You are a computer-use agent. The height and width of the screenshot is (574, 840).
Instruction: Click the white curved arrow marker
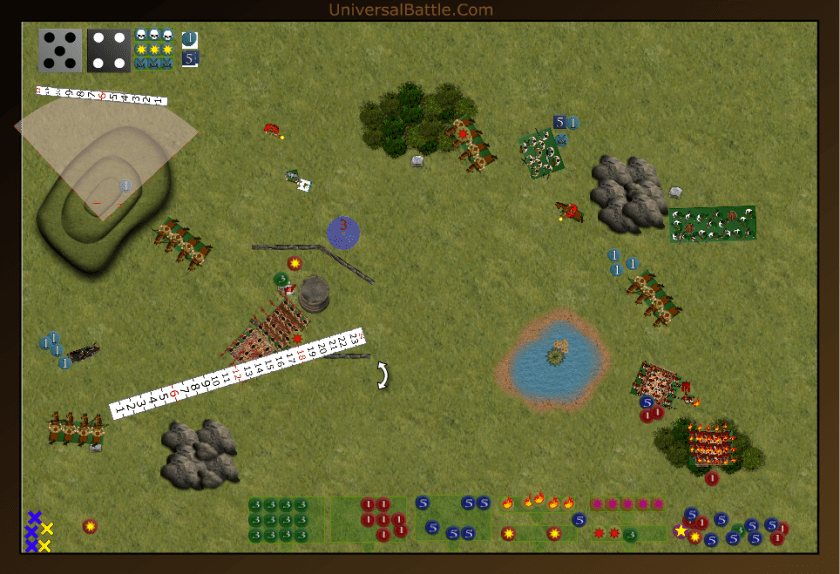[383, 375]
